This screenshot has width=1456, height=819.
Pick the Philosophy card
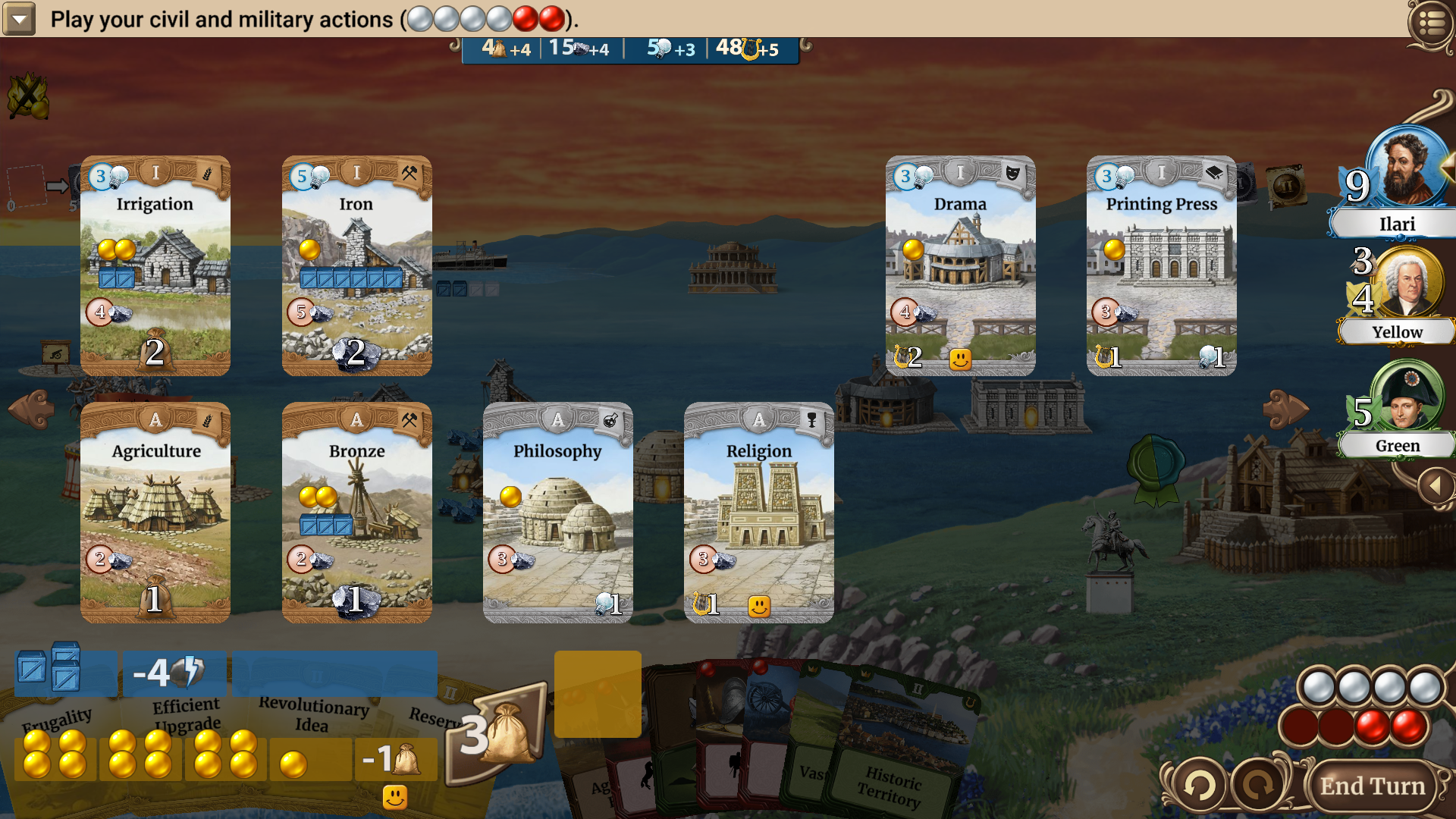[x=557, y=512]
